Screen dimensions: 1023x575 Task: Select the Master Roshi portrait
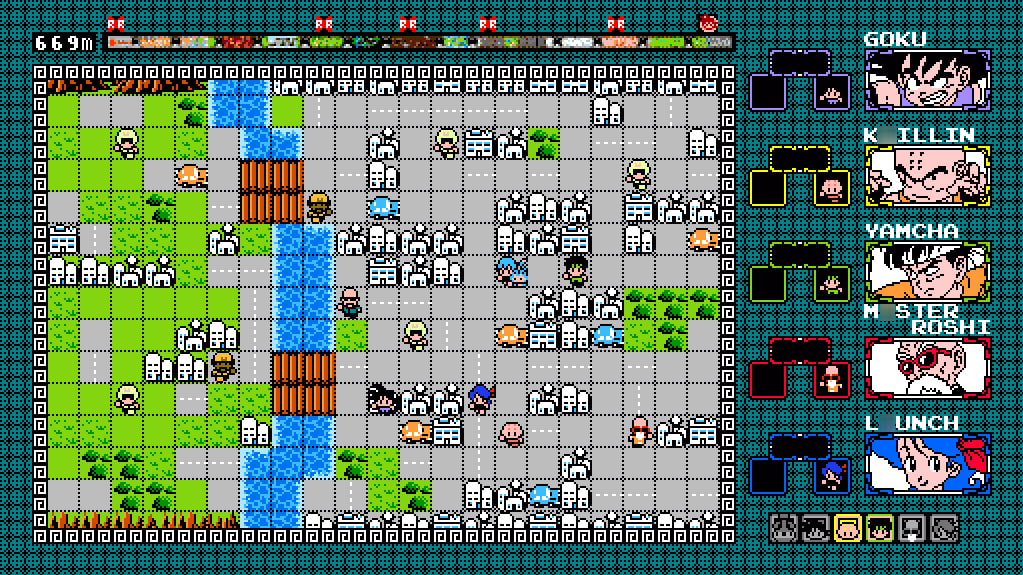pyautogui.click(x=927, y=368)
